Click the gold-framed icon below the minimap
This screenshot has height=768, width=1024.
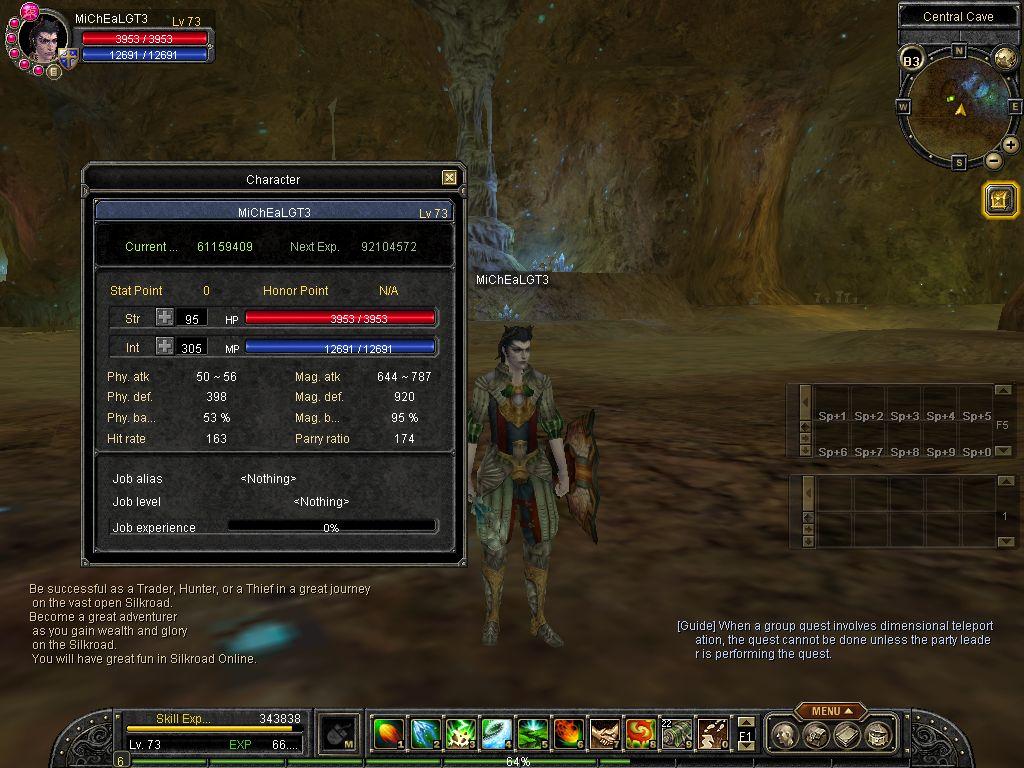coord(1000,200)
